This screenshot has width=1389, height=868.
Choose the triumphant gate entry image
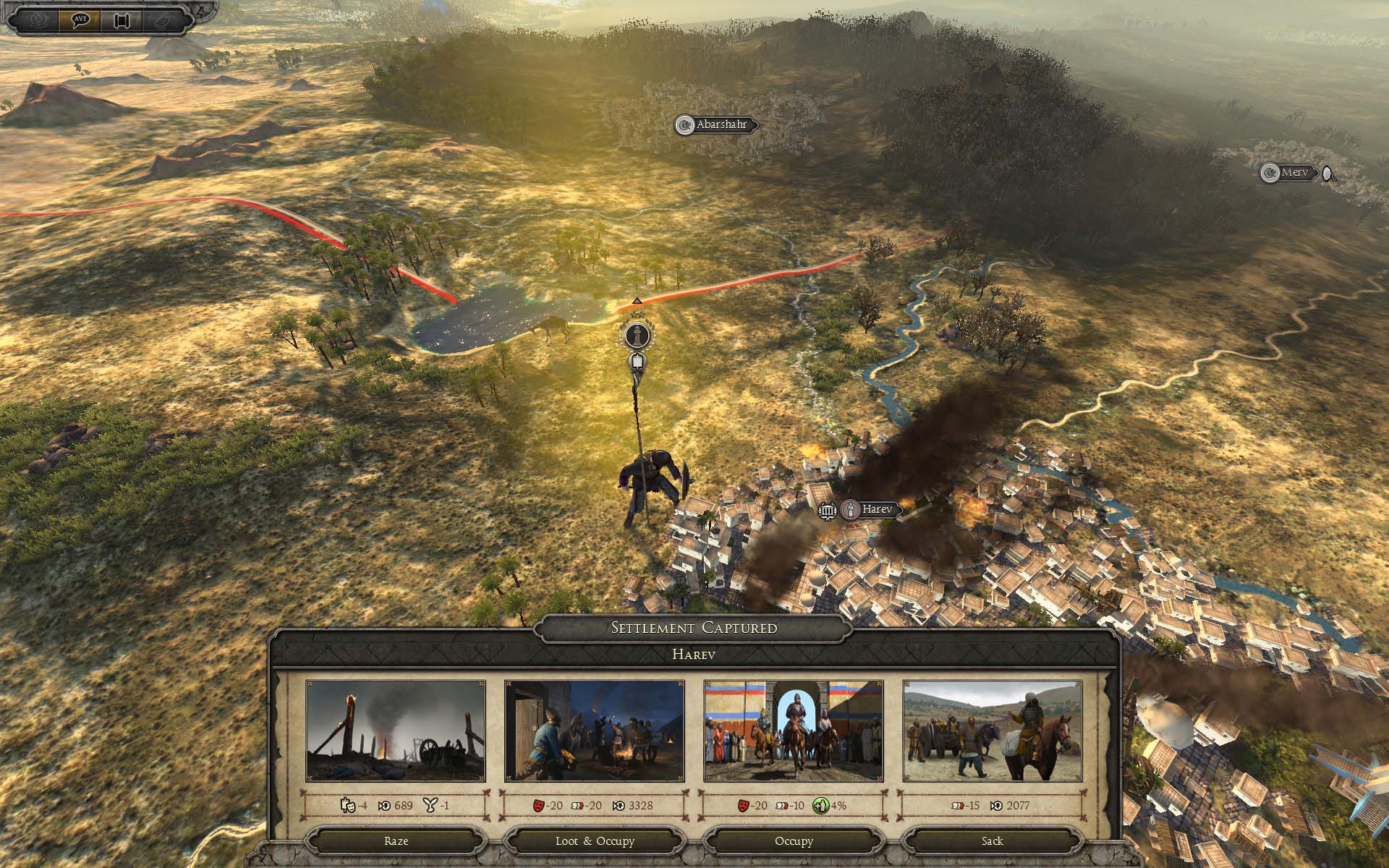(x=794, y=731)
